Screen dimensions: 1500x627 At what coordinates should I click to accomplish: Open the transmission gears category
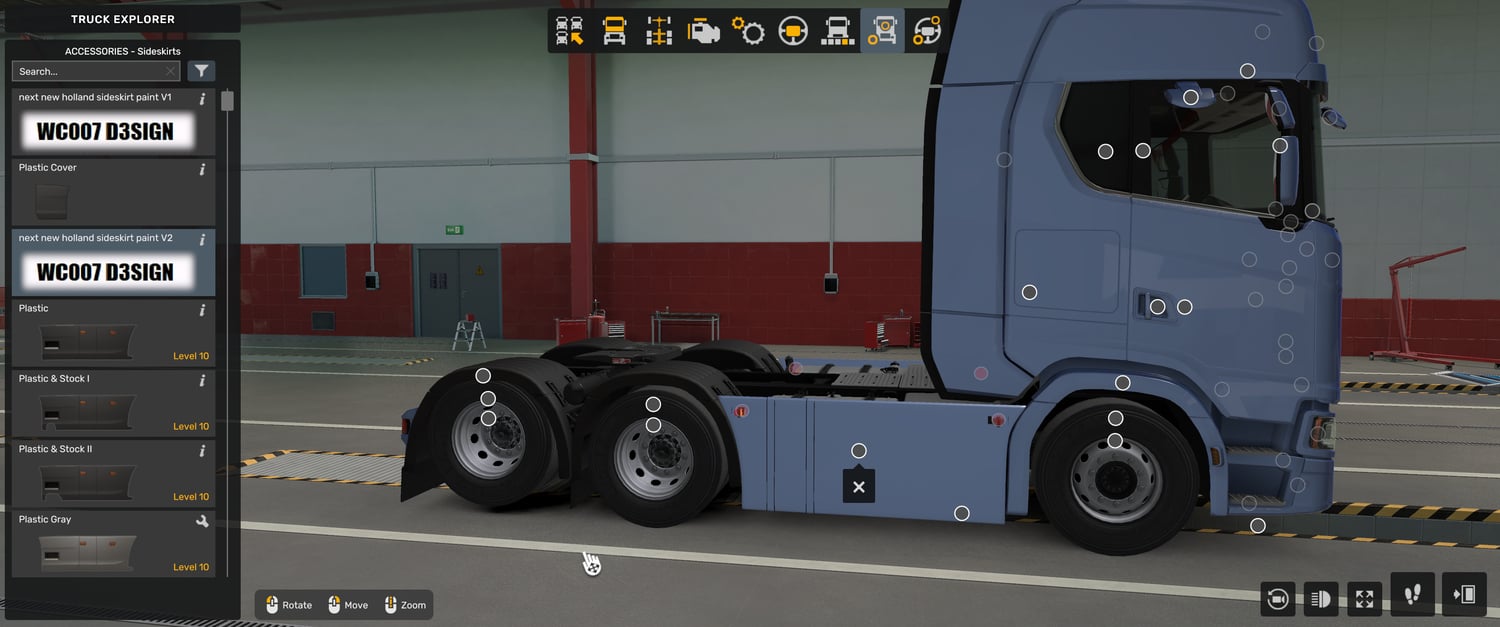click(x=748, y=31)
